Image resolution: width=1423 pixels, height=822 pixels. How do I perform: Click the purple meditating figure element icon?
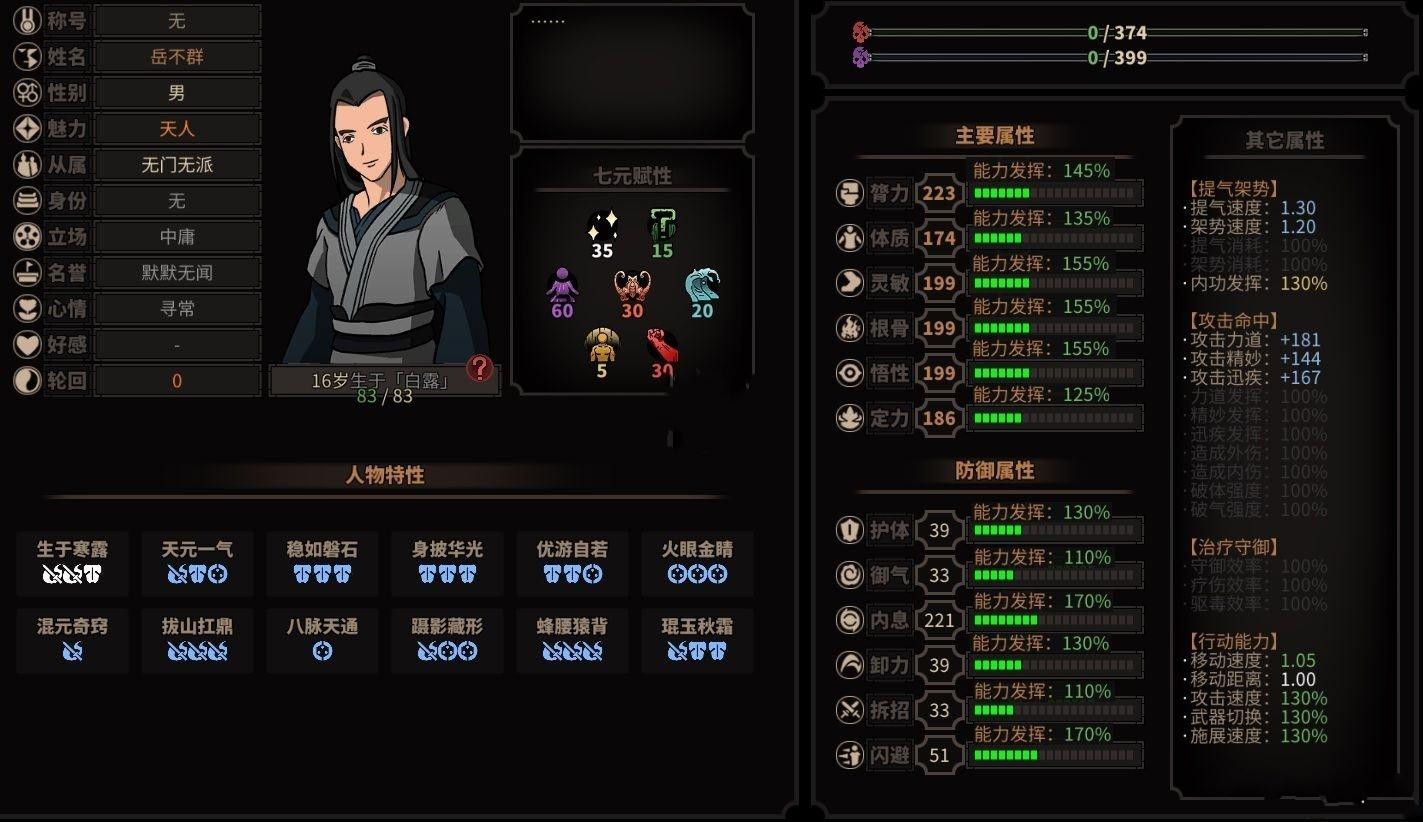click(562, 286)
